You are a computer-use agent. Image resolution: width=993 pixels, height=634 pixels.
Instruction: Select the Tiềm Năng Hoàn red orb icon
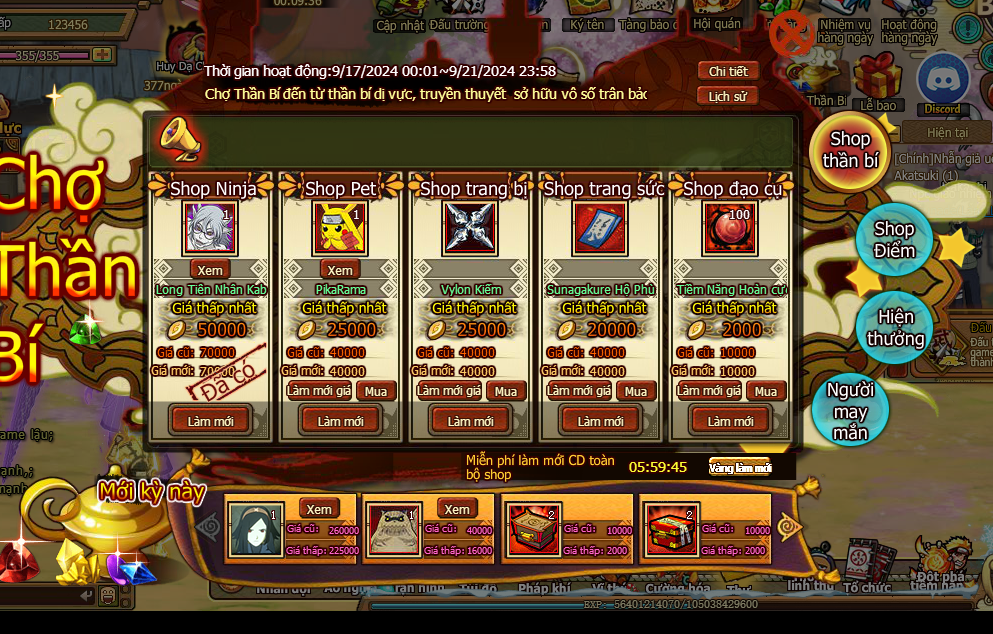(x=730, y=228)
